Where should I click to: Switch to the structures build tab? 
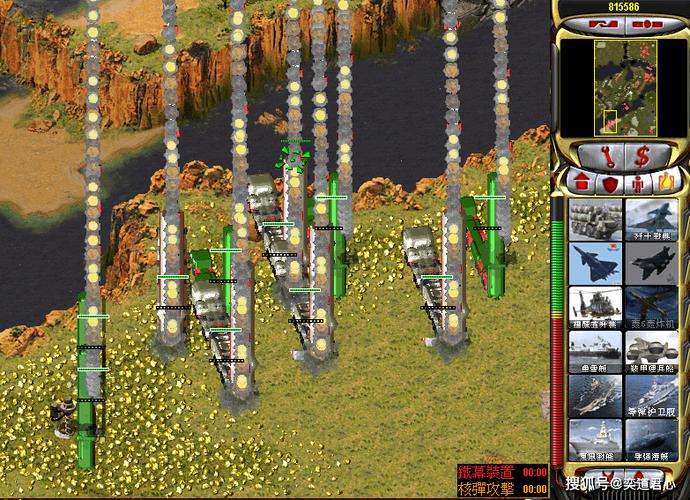point(580,184)
